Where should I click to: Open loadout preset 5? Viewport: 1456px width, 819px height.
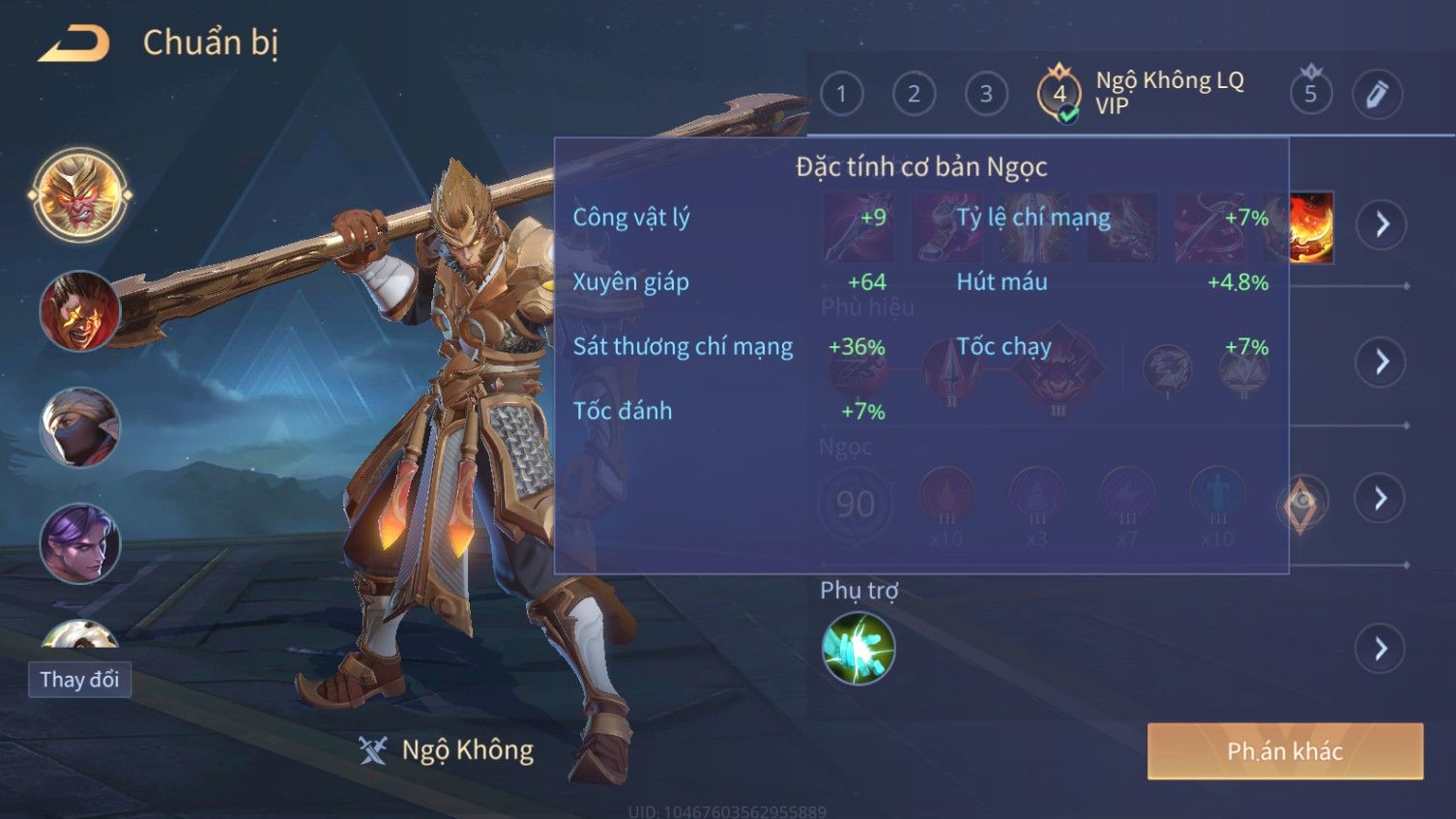tap(1310, 94)
